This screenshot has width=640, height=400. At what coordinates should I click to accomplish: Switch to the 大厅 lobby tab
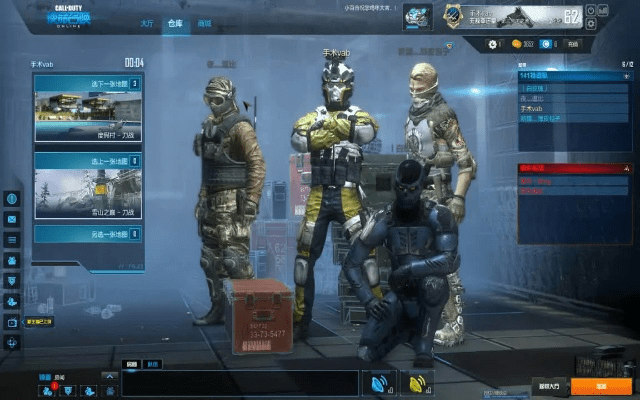point(146,21)
